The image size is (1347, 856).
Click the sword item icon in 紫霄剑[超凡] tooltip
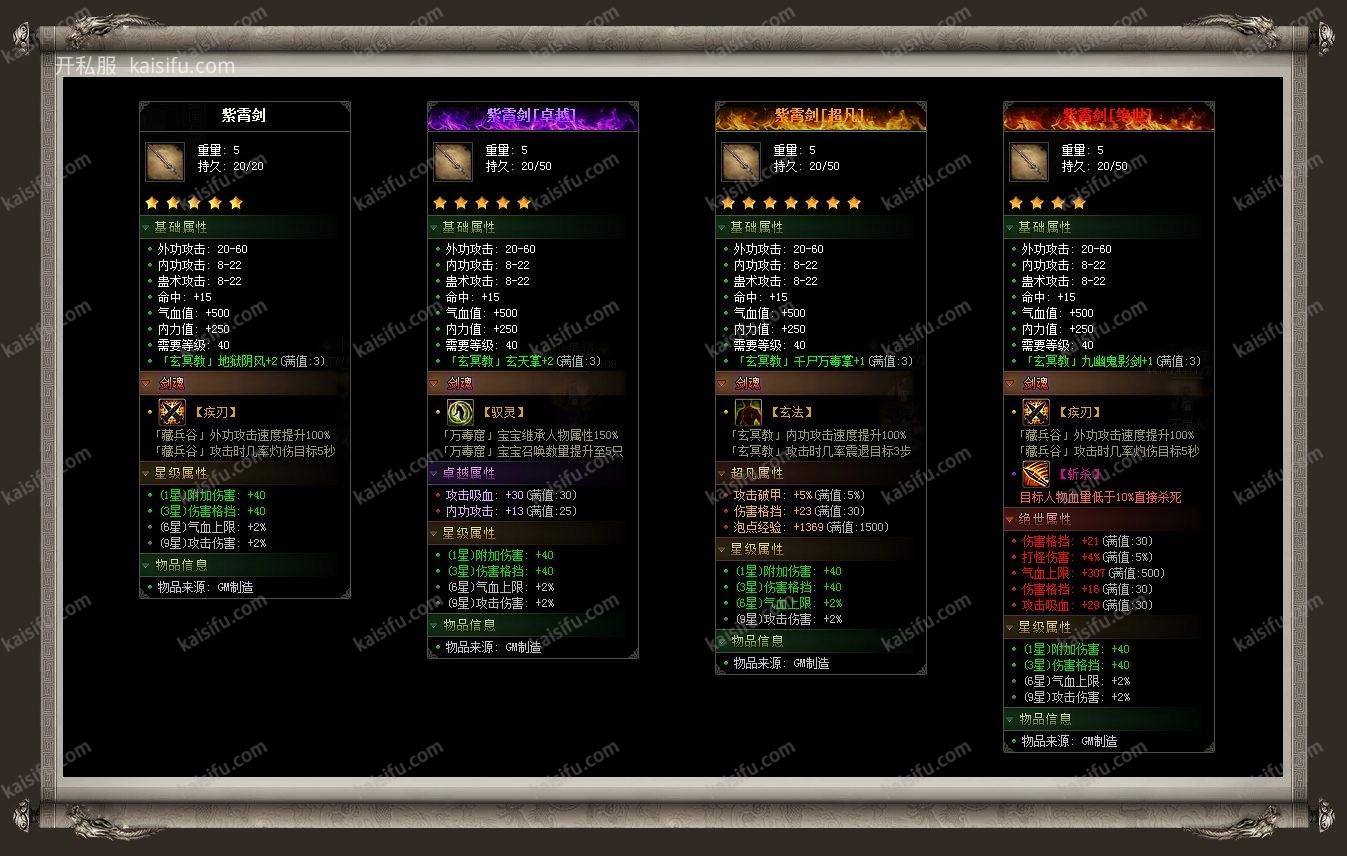pos(741,161)
